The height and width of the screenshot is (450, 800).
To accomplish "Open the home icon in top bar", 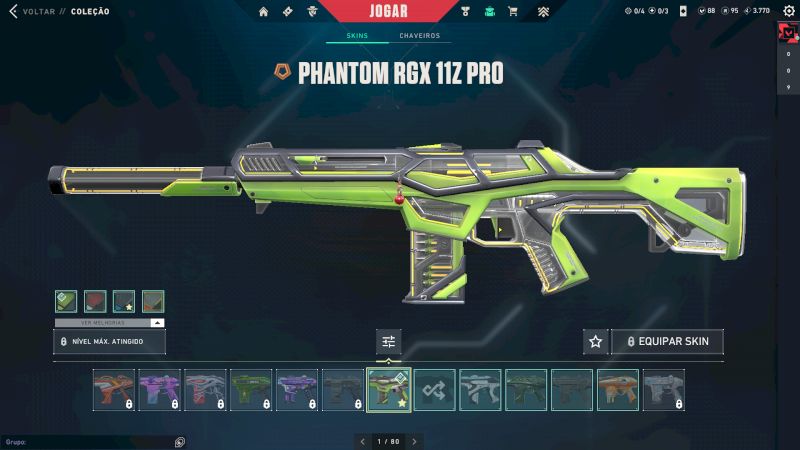I will tap(264, 12).
